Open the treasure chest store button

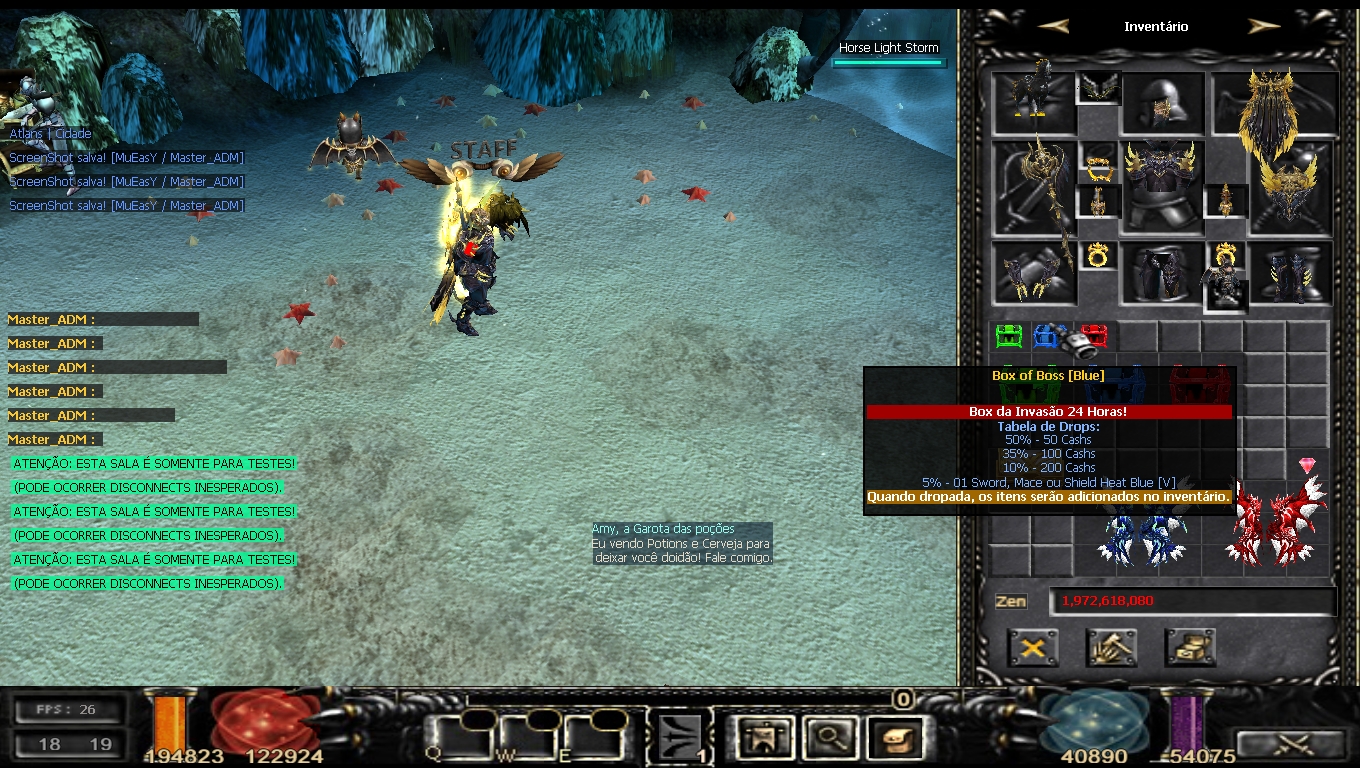coord(1190,648)
